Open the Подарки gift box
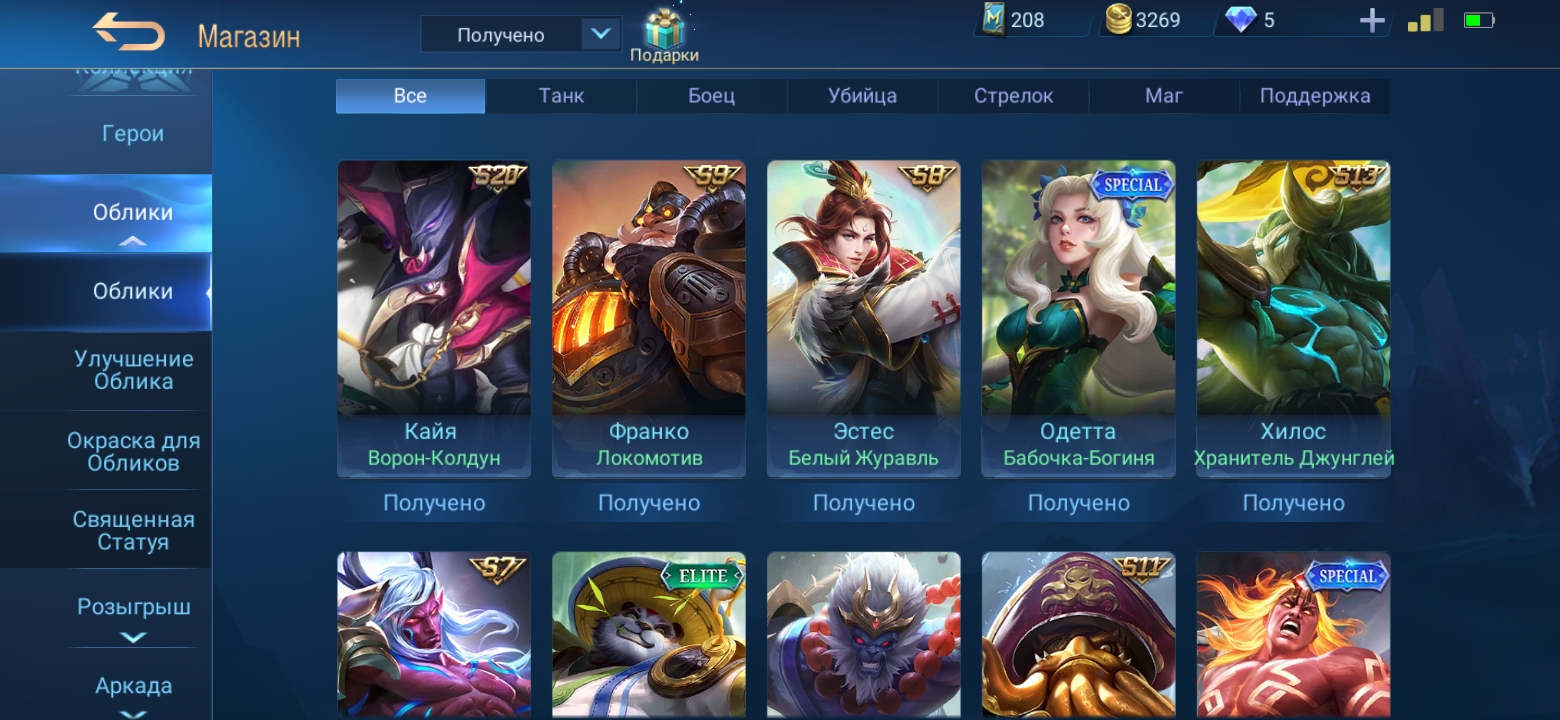Viewport: 1560px width, 720px height. click(x=664, y=36)
